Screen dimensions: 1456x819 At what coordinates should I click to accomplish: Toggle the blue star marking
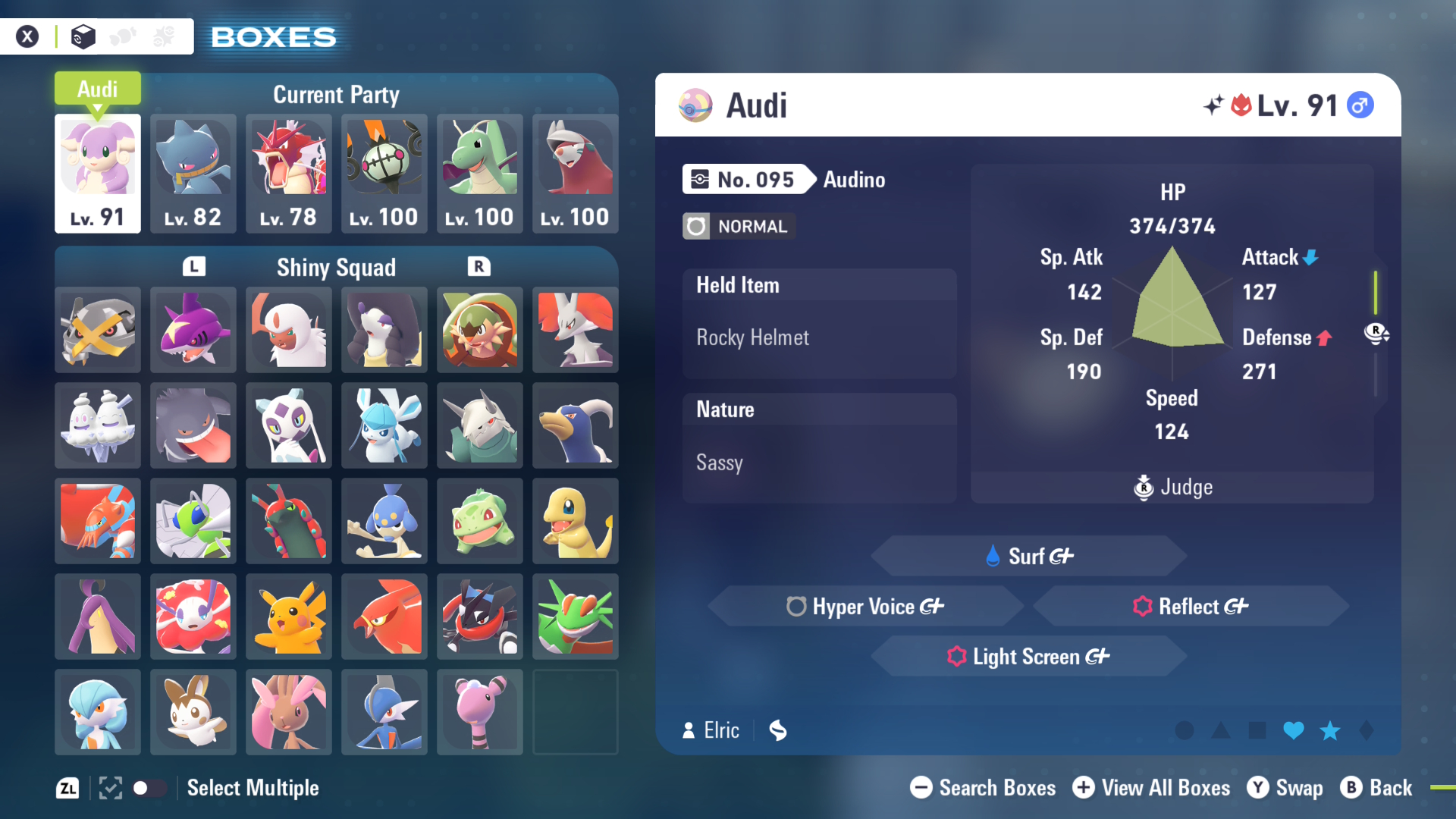[1330, 730]
